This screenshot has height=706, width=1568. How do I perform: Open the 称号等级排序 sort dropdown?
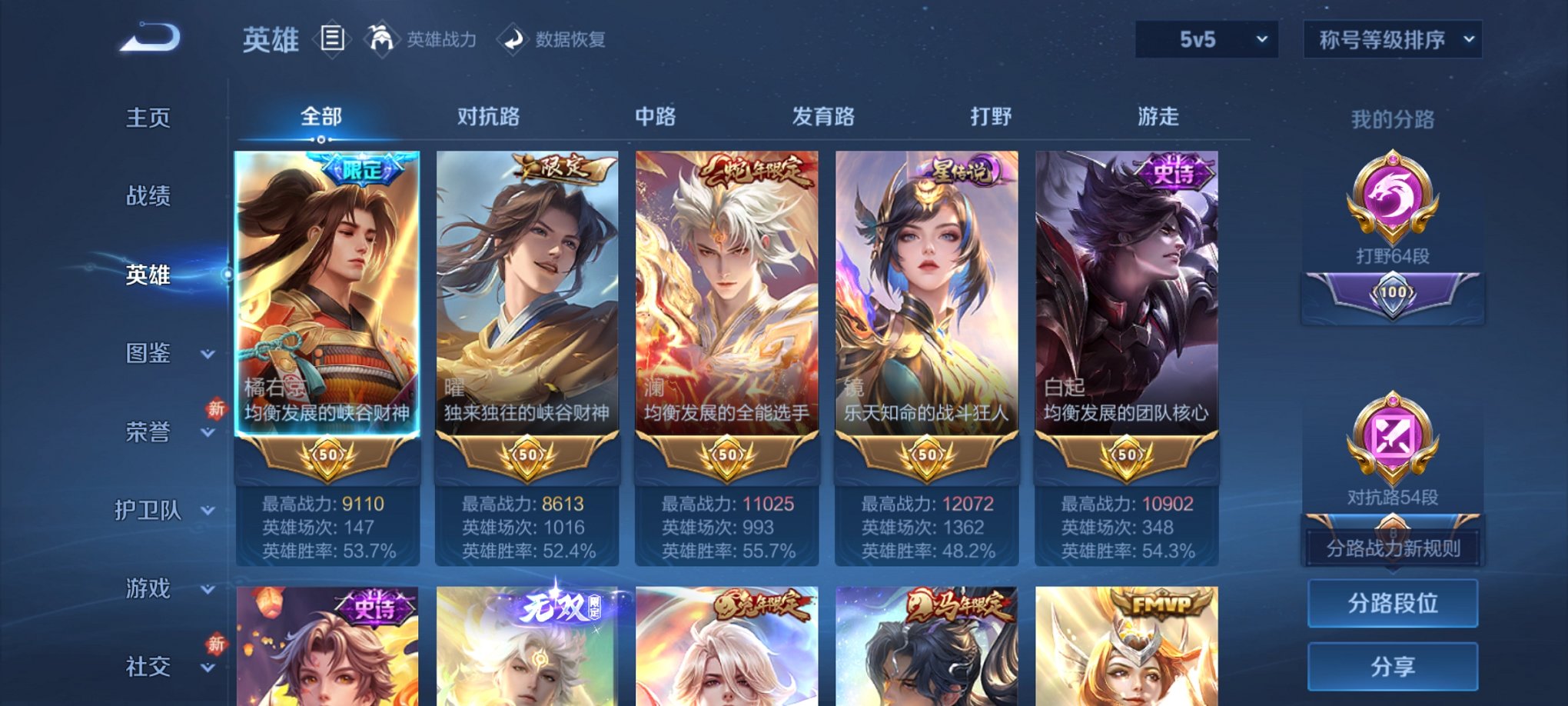1393,38
